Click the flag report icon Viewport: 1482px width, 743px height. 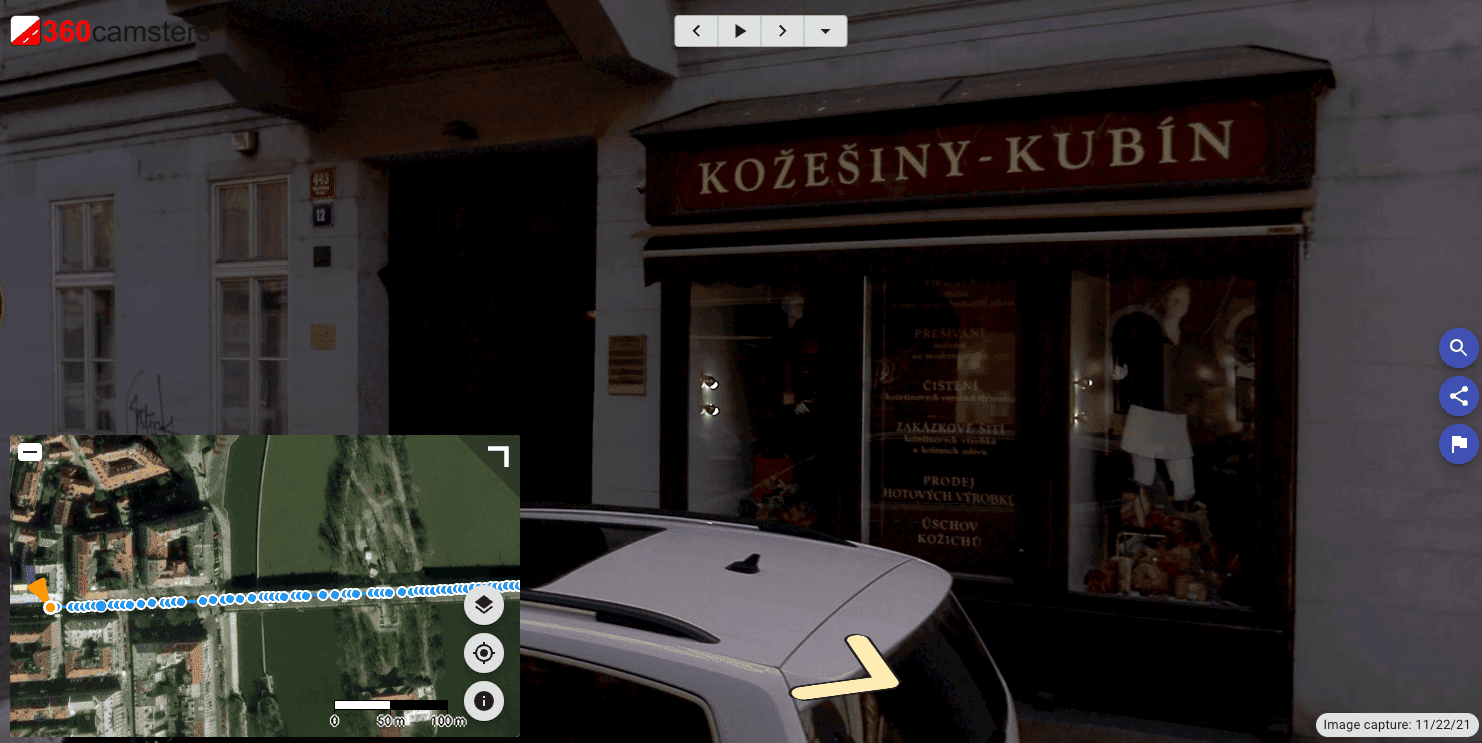(x=1459, y=444)
